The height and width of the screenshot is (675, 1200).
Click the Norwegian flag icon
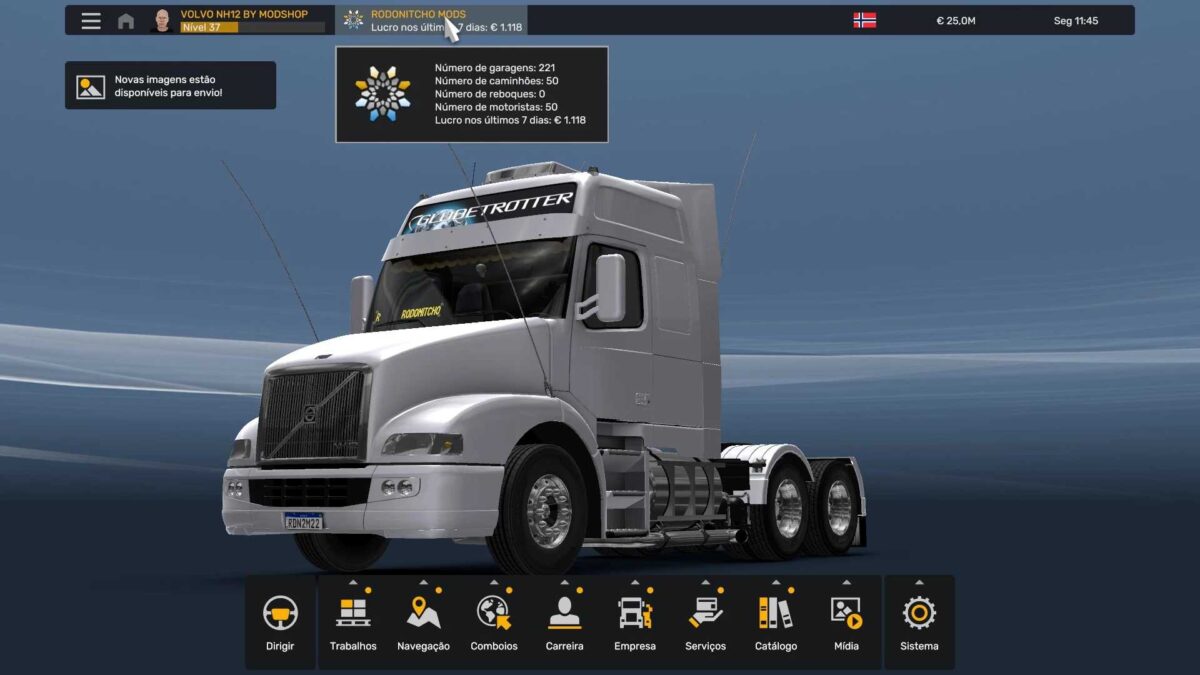864,20
